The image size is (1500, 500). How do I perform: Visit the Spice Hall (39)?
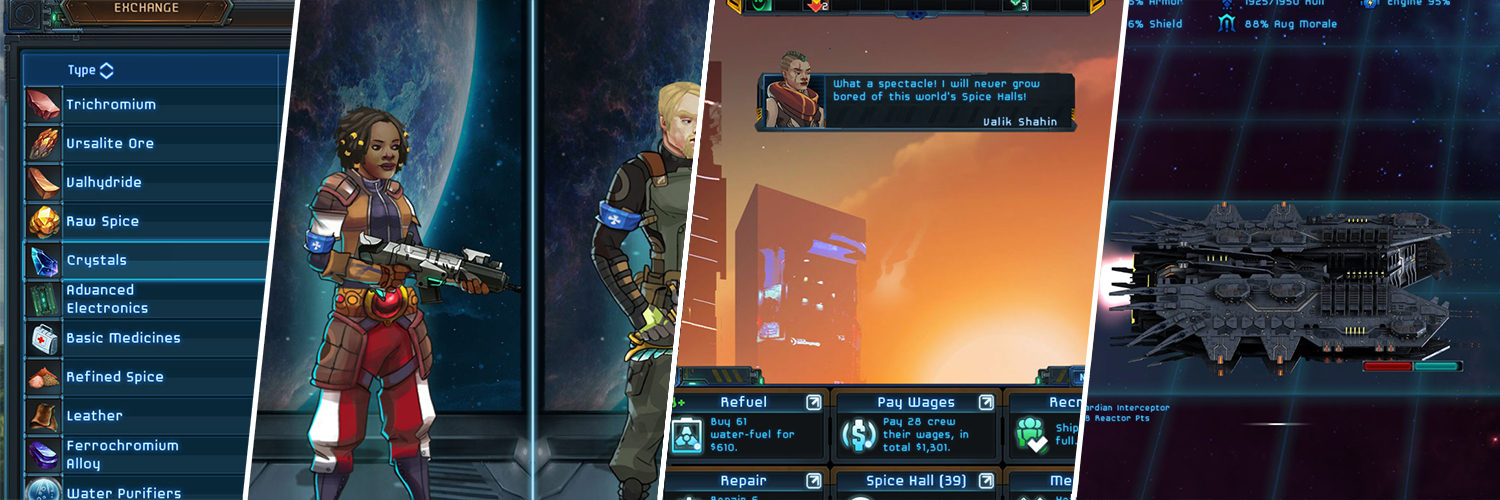[915, 483]
